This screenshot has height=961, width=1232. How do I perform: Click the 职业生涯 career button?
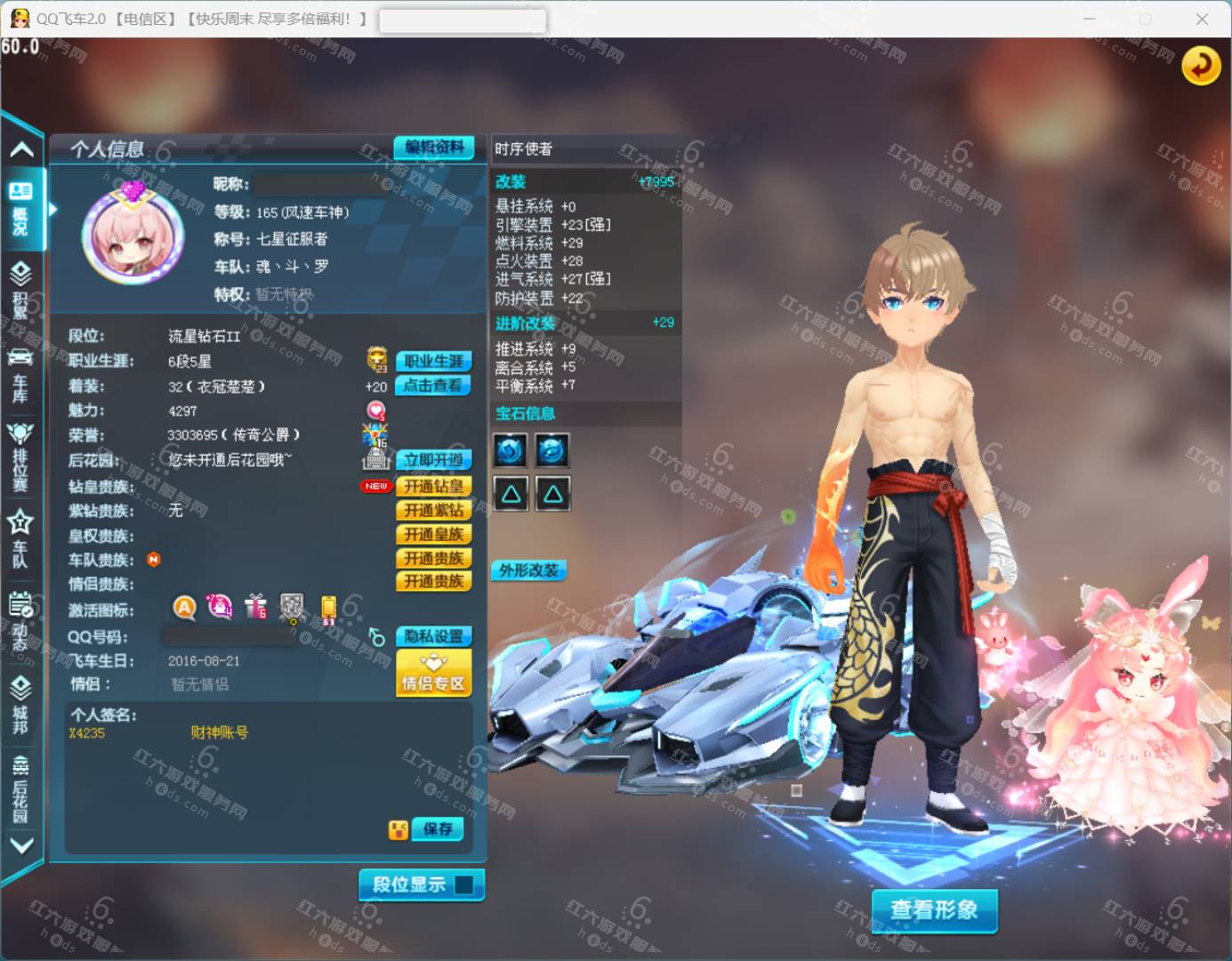click(433, 361)
